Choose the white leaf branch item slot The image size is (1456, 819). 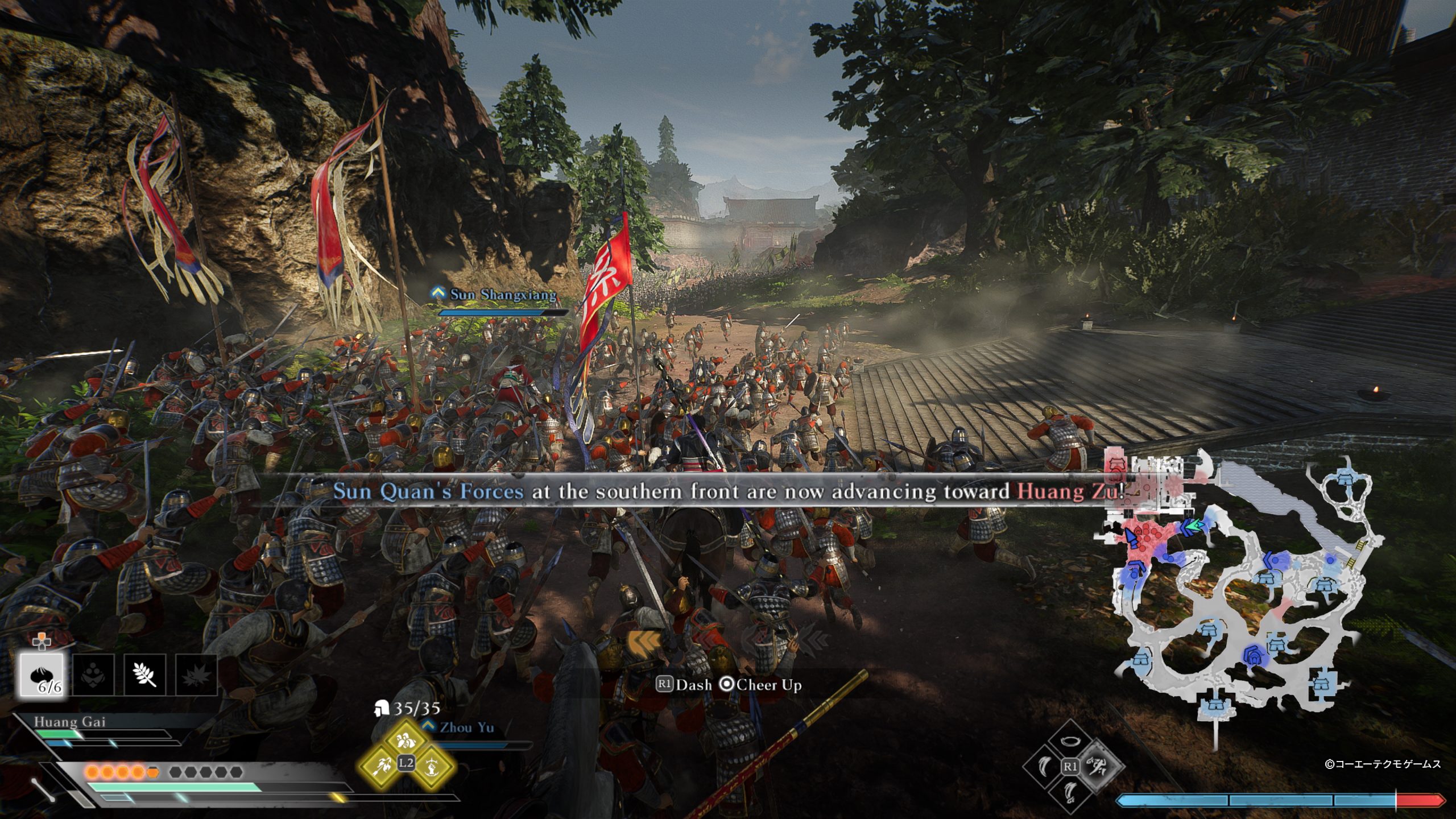144,675
